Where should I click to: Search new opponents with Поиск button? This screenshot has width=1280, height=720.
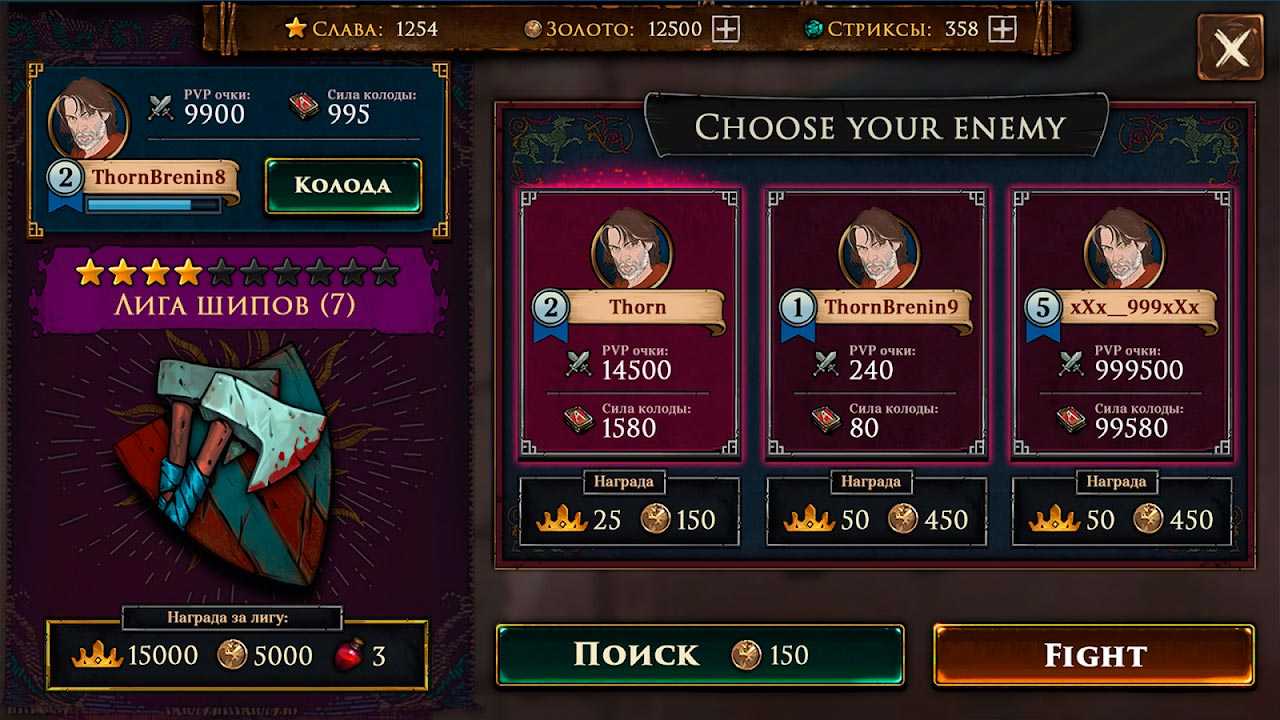[x=700, y=656]
